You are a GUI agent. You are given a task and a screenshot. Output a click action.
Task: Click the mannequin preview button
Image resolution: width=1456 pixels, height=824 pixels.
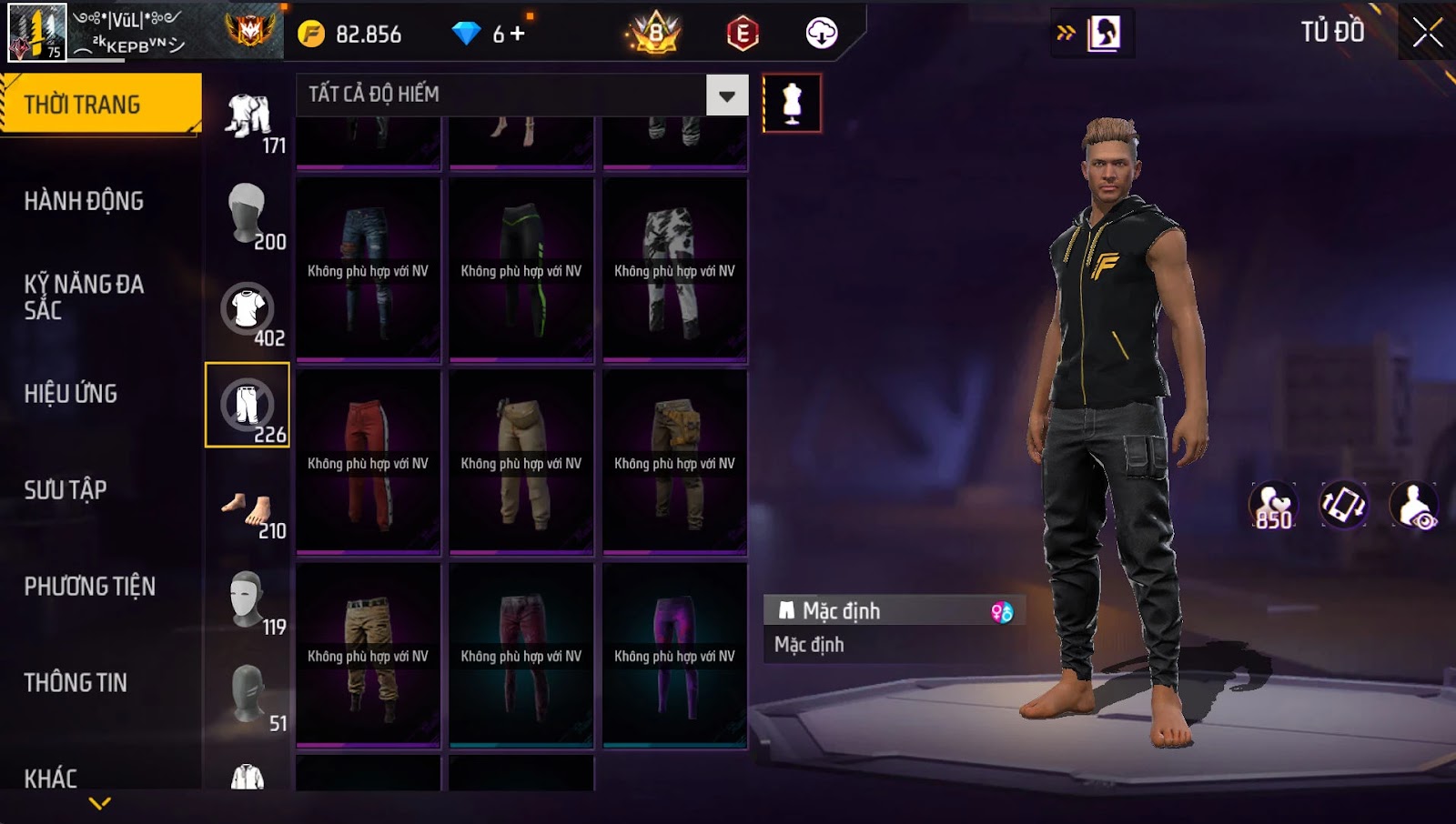tap(792, 104)
